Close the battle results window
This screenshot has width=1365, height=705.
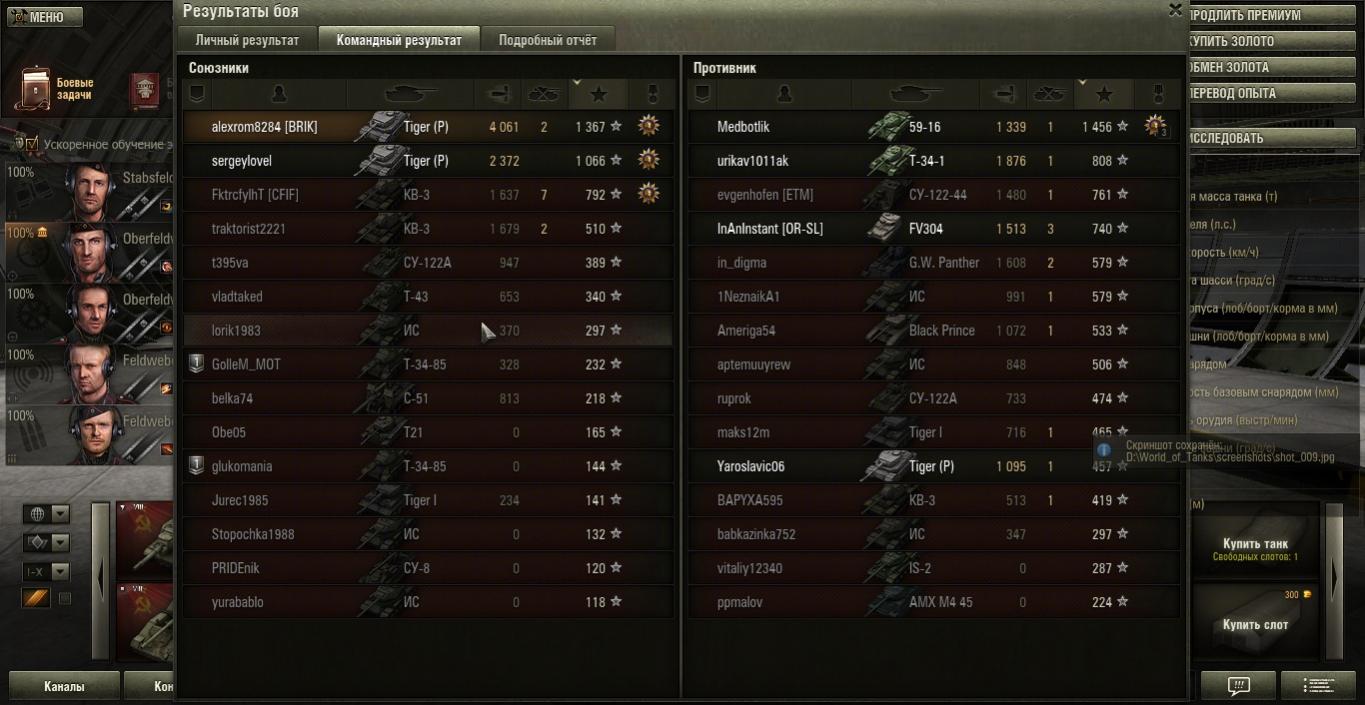point(1175,10)
